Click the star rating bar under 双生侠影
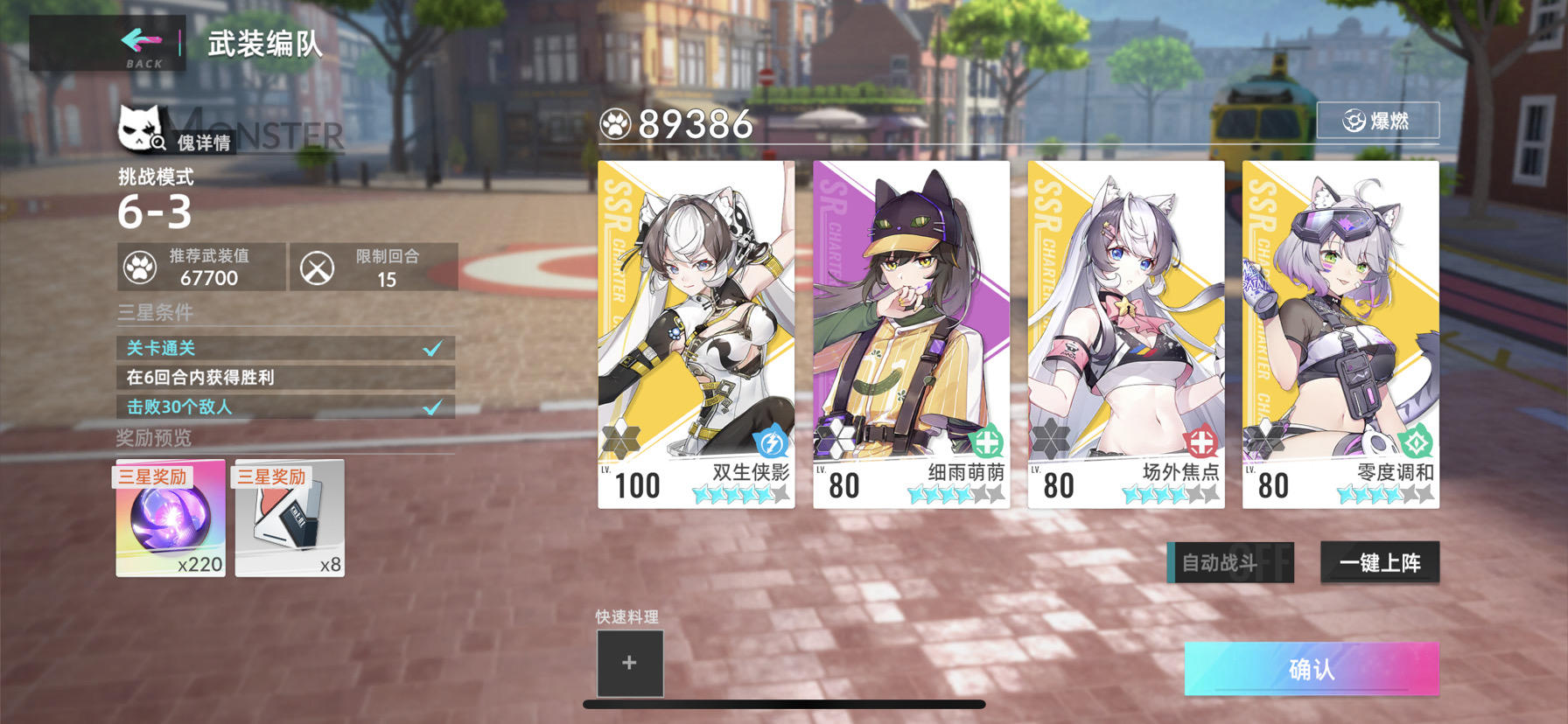1568x724 pixels. pyautogui.click(x=739, y=494)
